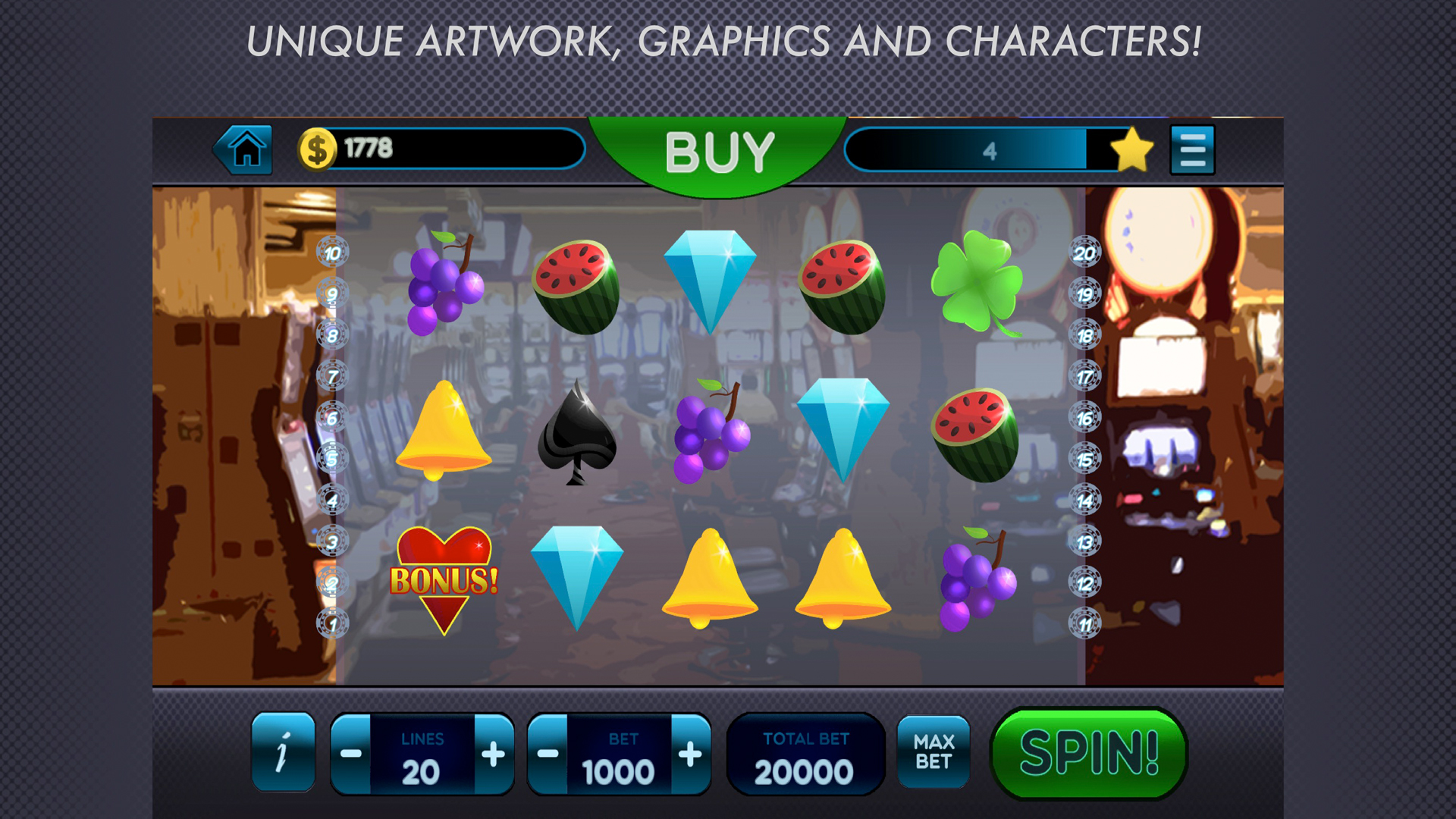Click the dollar coin icon
Image resolution: width=1456 pixels, height=819 pixels.
coord(317,147)
